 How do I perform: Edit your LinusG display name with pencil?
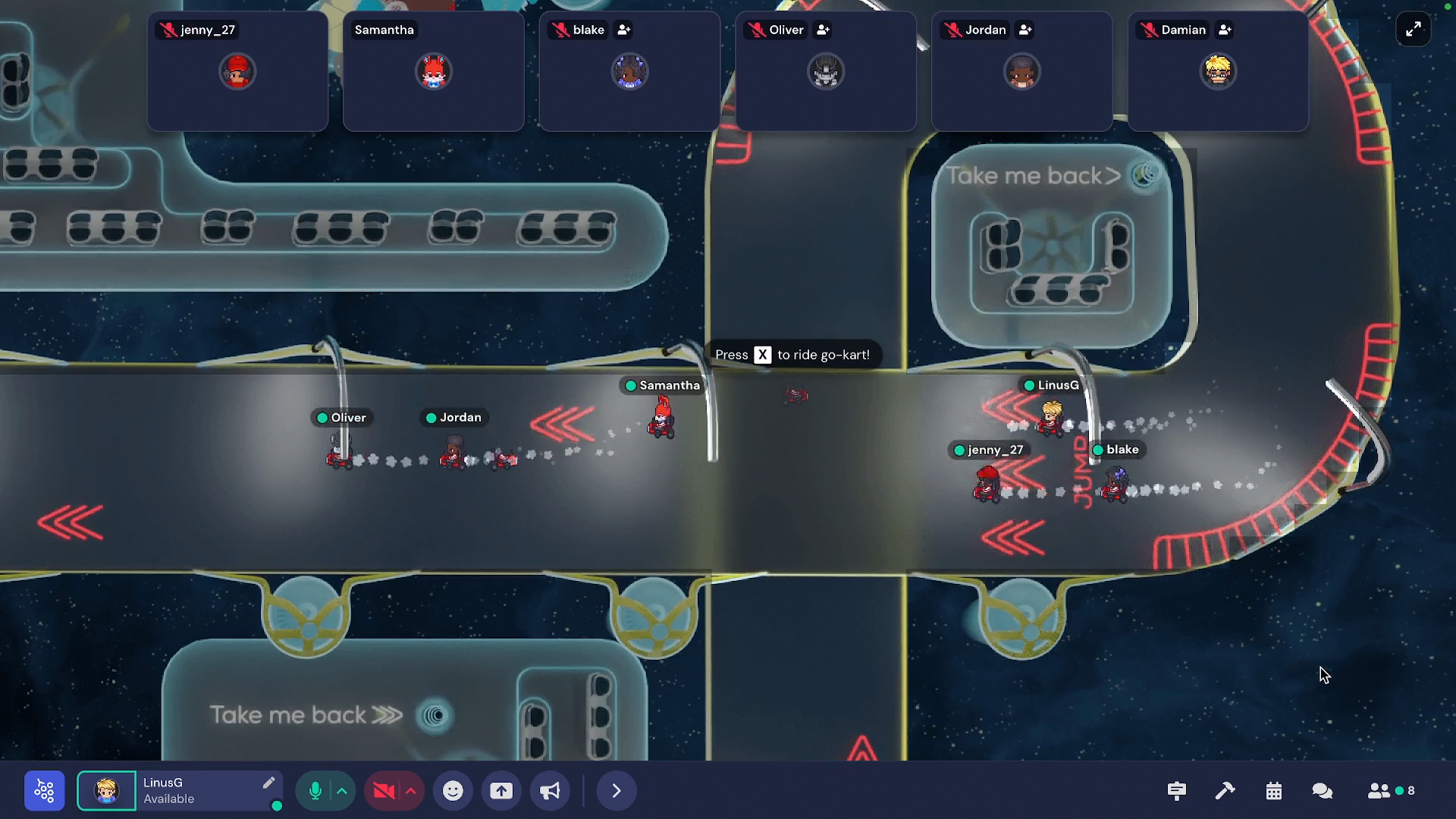click(269, 783)
